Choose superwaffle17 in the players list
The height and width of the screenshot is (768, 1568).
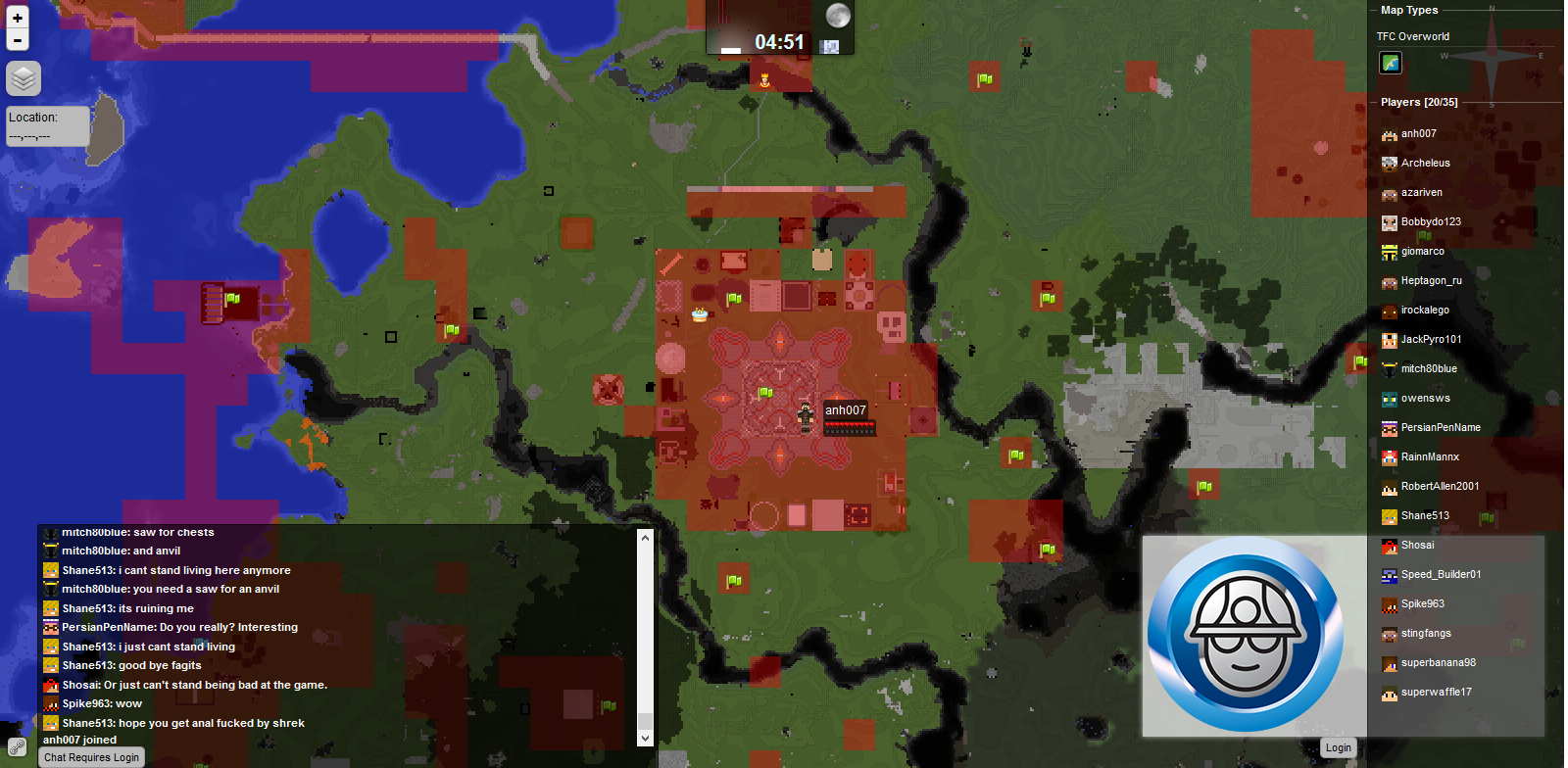[1436, 693]
